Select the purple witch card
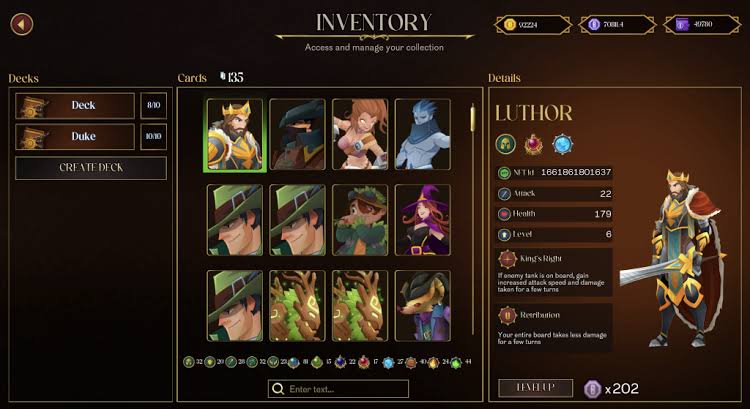This screenshot has height=409, width=750. [x=422, y=220]
